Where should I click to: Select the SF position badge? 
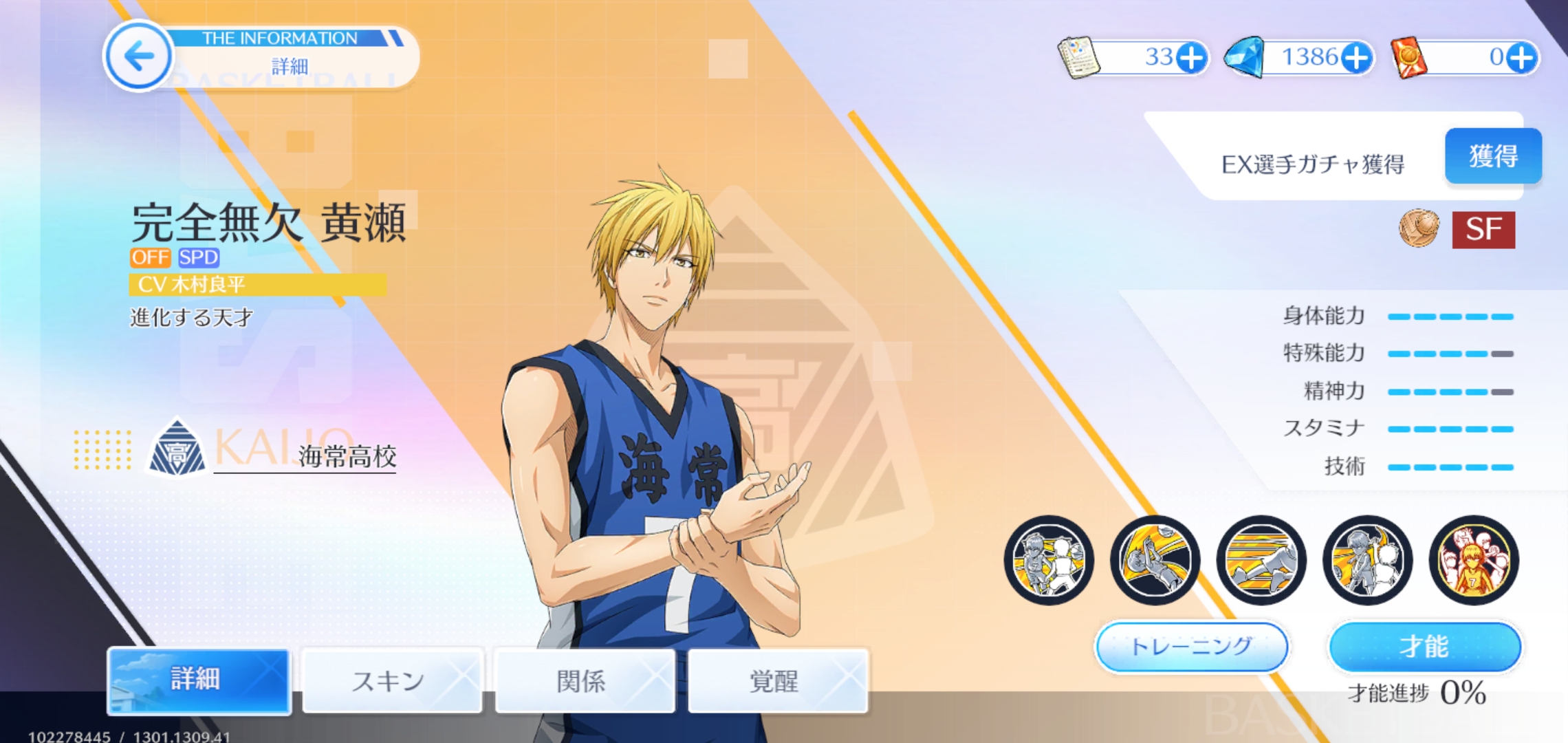[x=1483, y=230]
